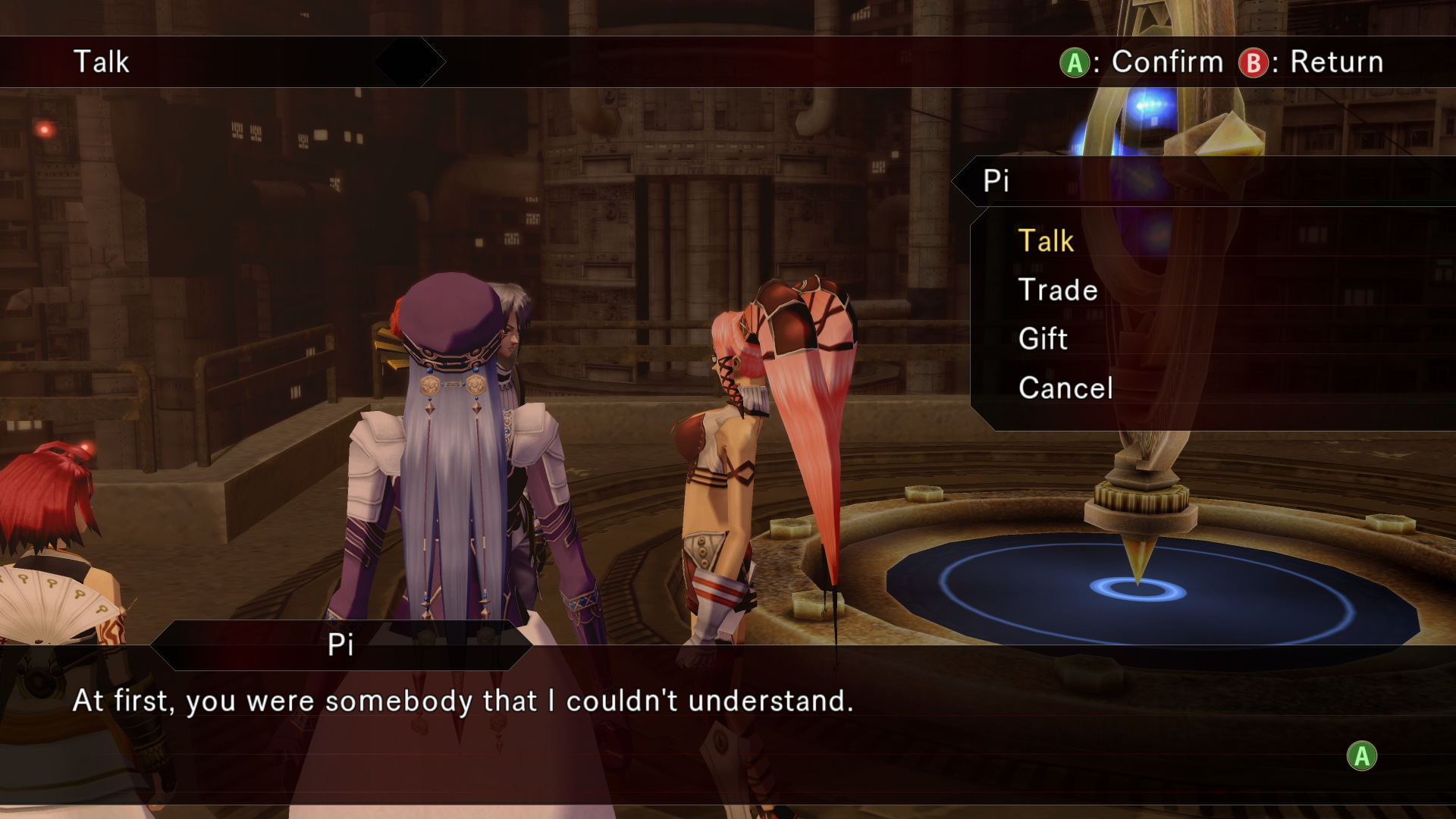1456x819 pixels.
Task: Select Talk in Pi's menu
Action: click(1046, 241)
